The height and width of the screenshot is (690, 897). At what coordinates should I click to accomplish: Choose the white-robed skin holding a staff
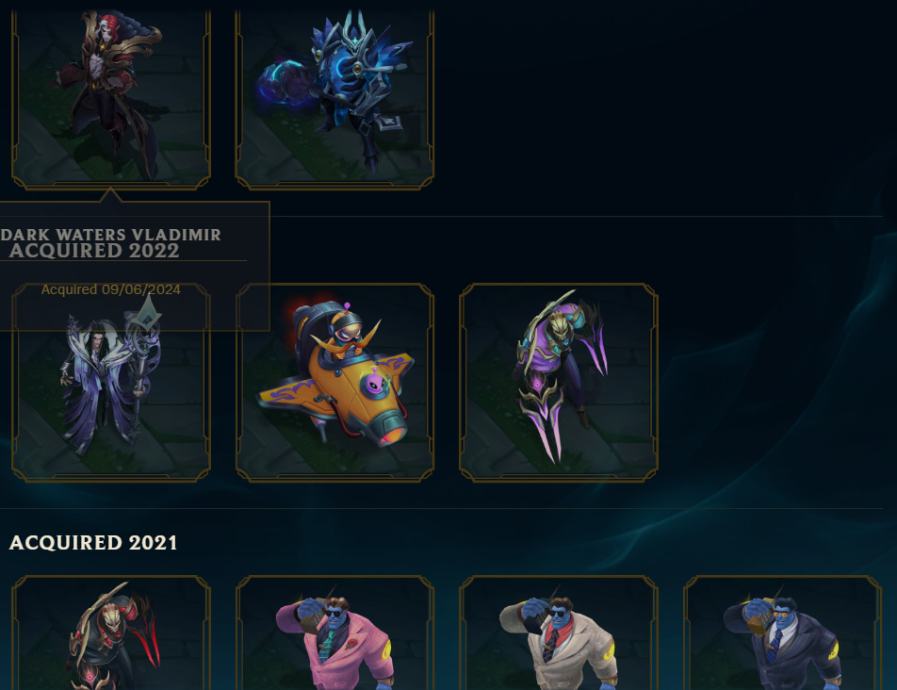tap(110, 400)
